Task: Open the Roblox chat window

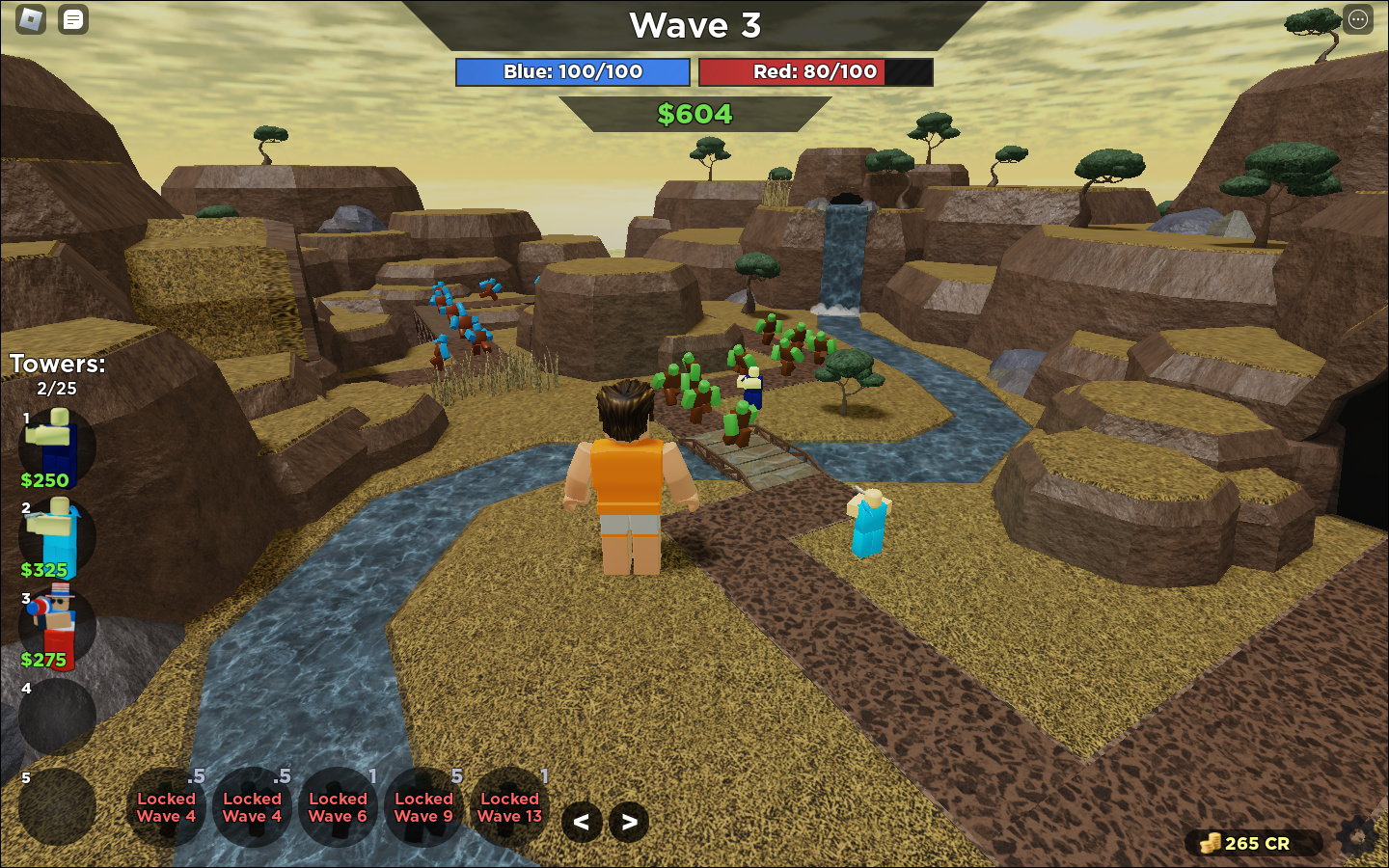Action: click(x=73, y=19)
